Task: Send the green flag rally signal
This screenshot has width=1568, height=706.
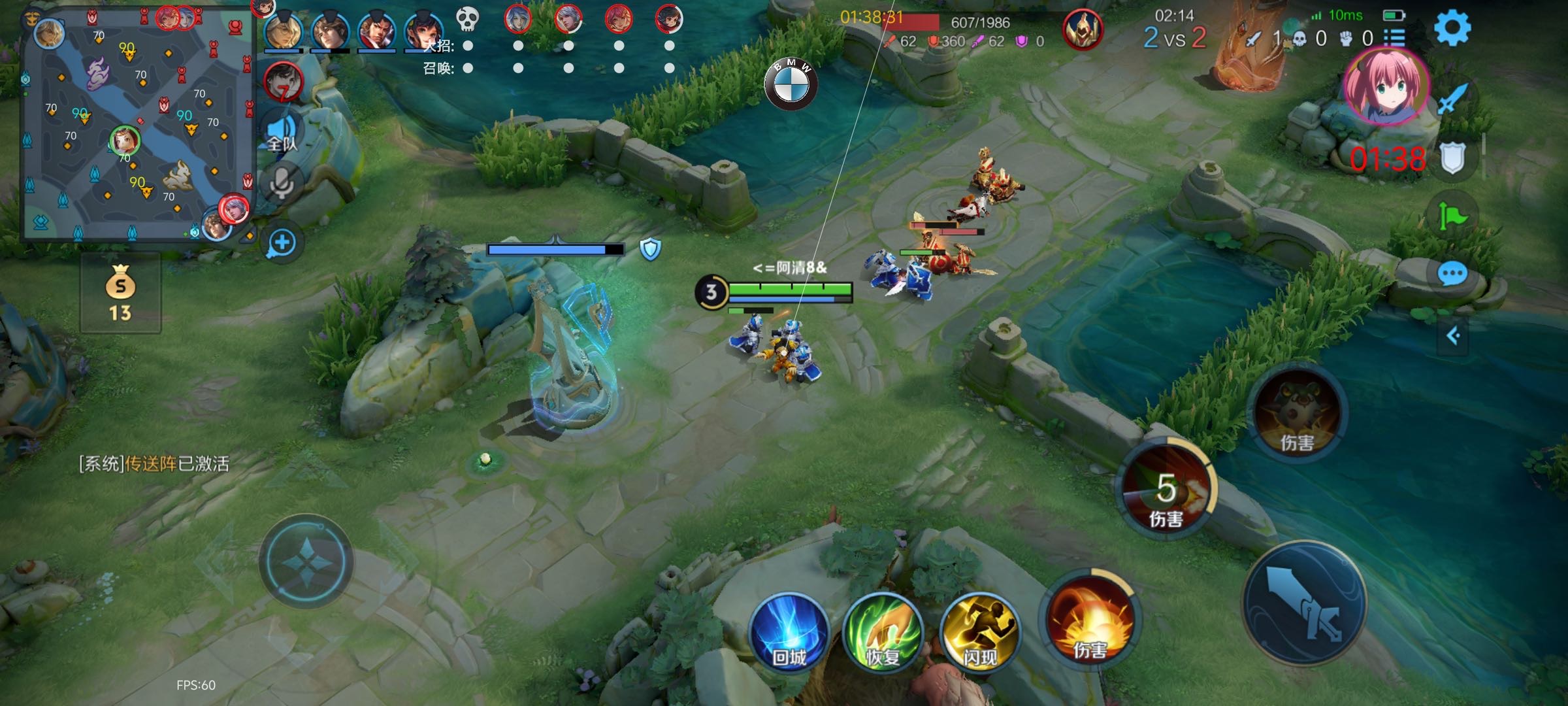Action: (1452, 216)
